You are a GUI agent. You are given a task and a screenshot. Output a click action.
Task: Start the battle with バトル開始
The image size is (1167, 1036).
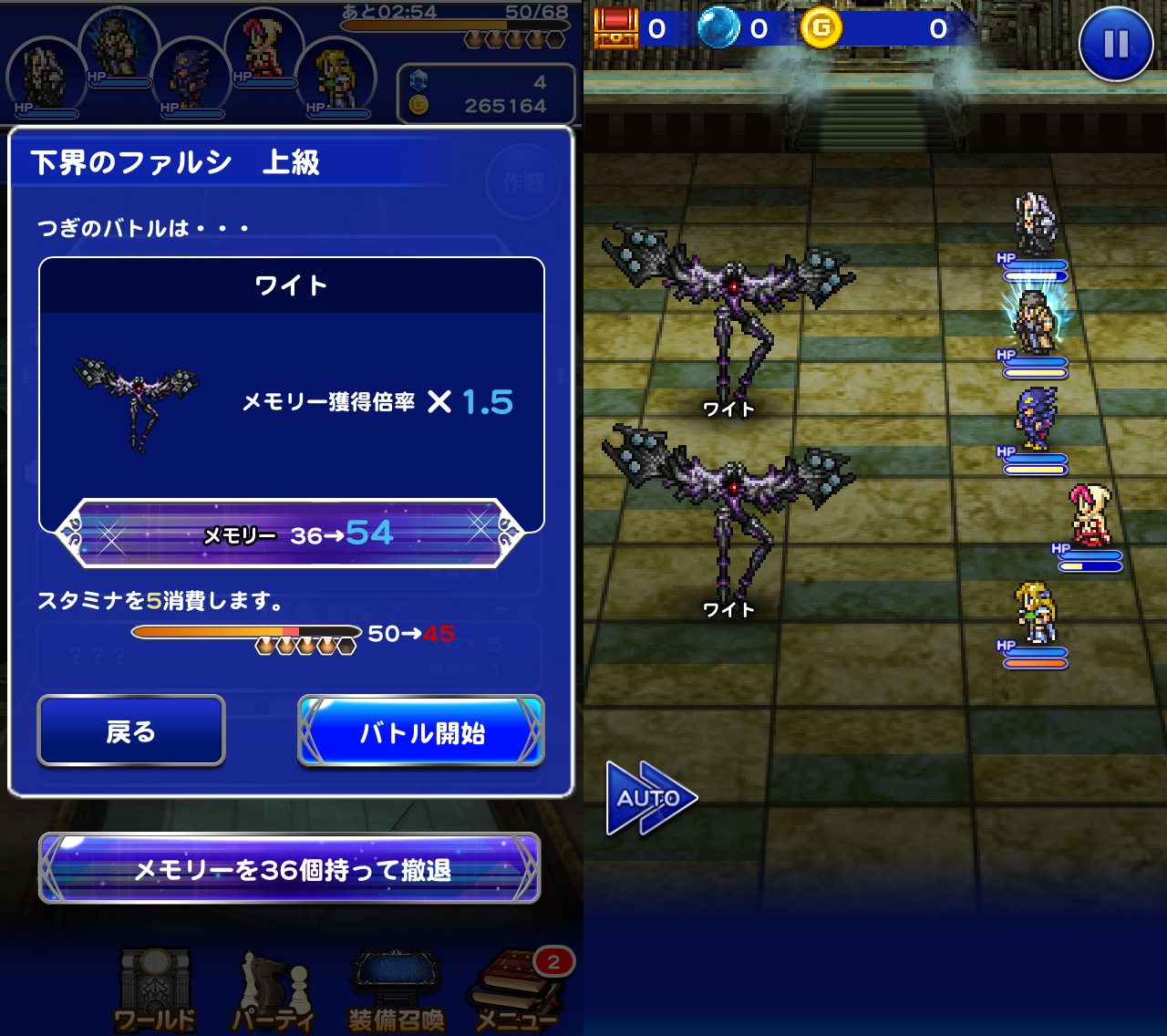[421, 730]
